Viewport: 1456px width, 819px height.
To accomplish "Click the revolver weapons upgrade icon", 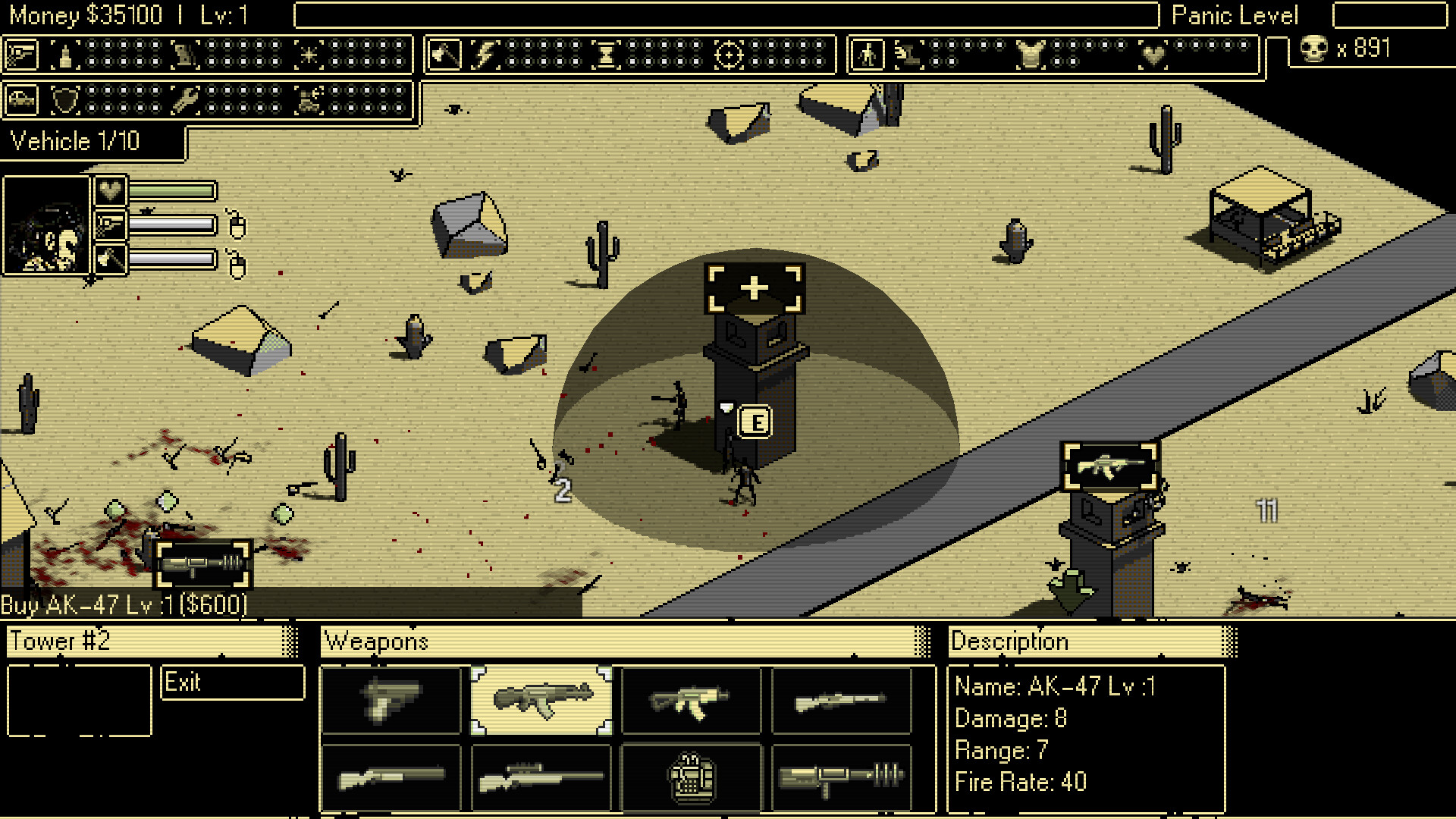I will coord(23,53).
